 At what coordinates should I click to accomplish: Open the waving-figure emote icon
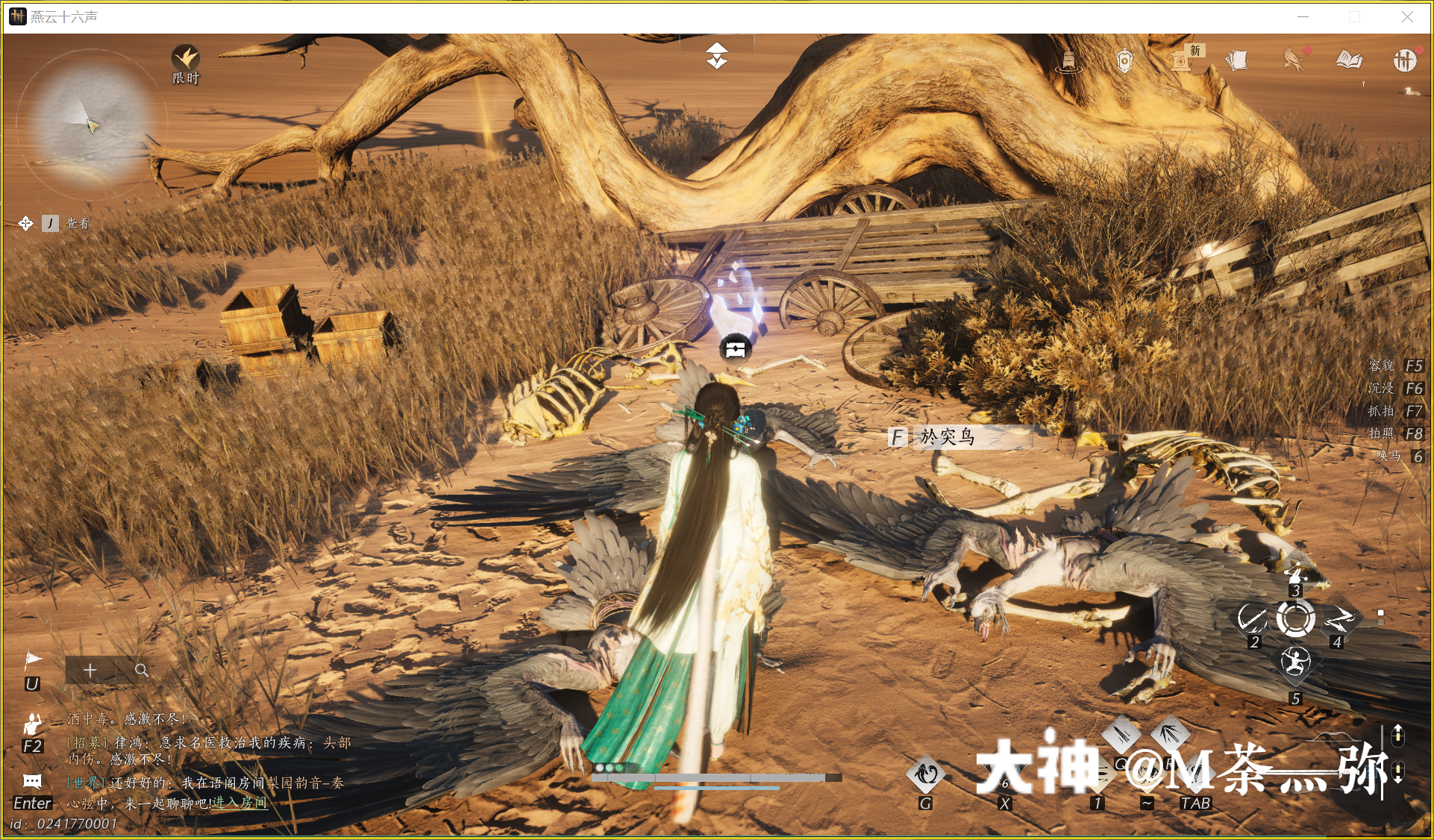[x=32, y=724]
